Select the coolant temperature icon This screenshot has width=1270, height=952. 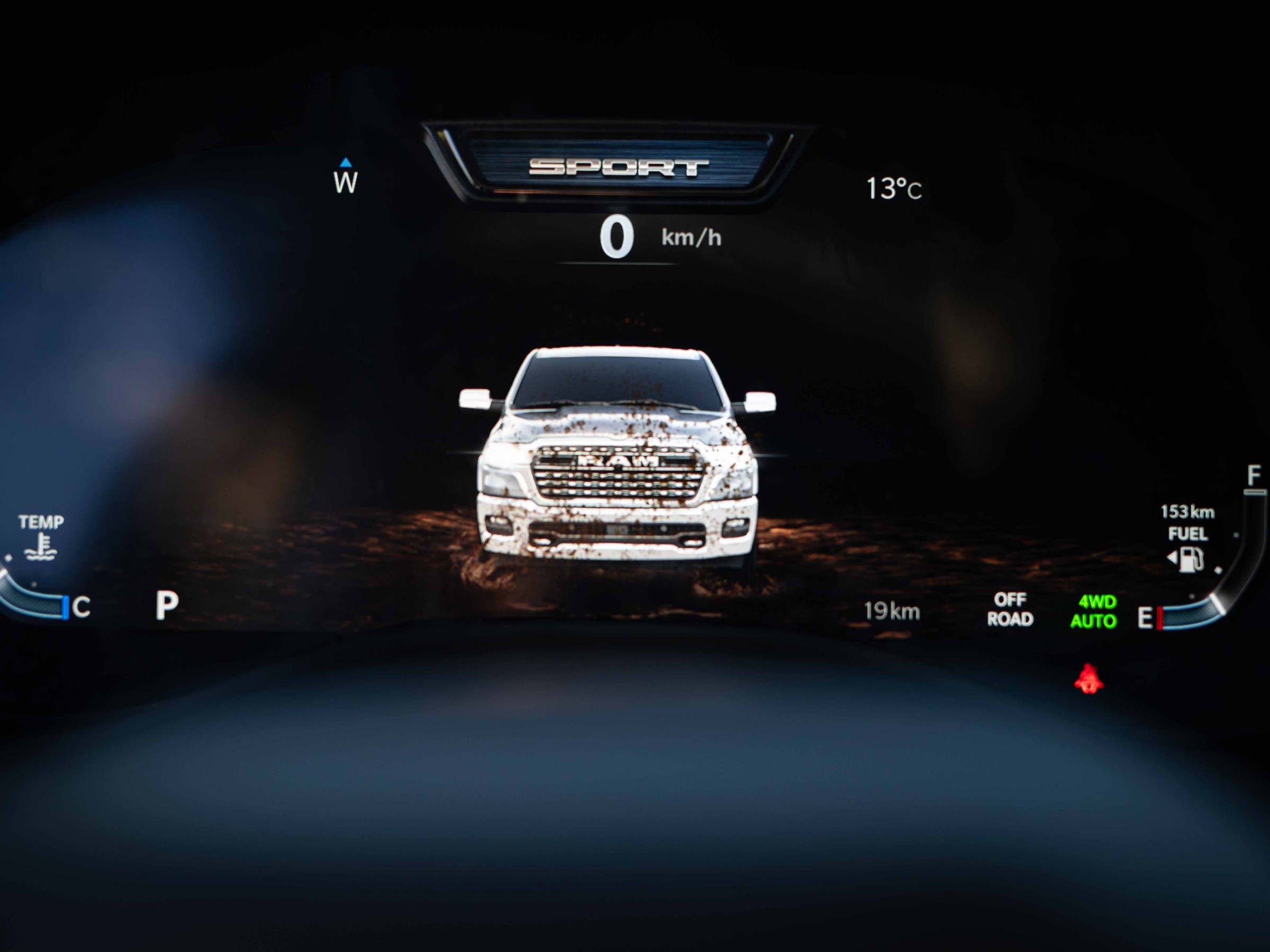click(x=41, y=547)
